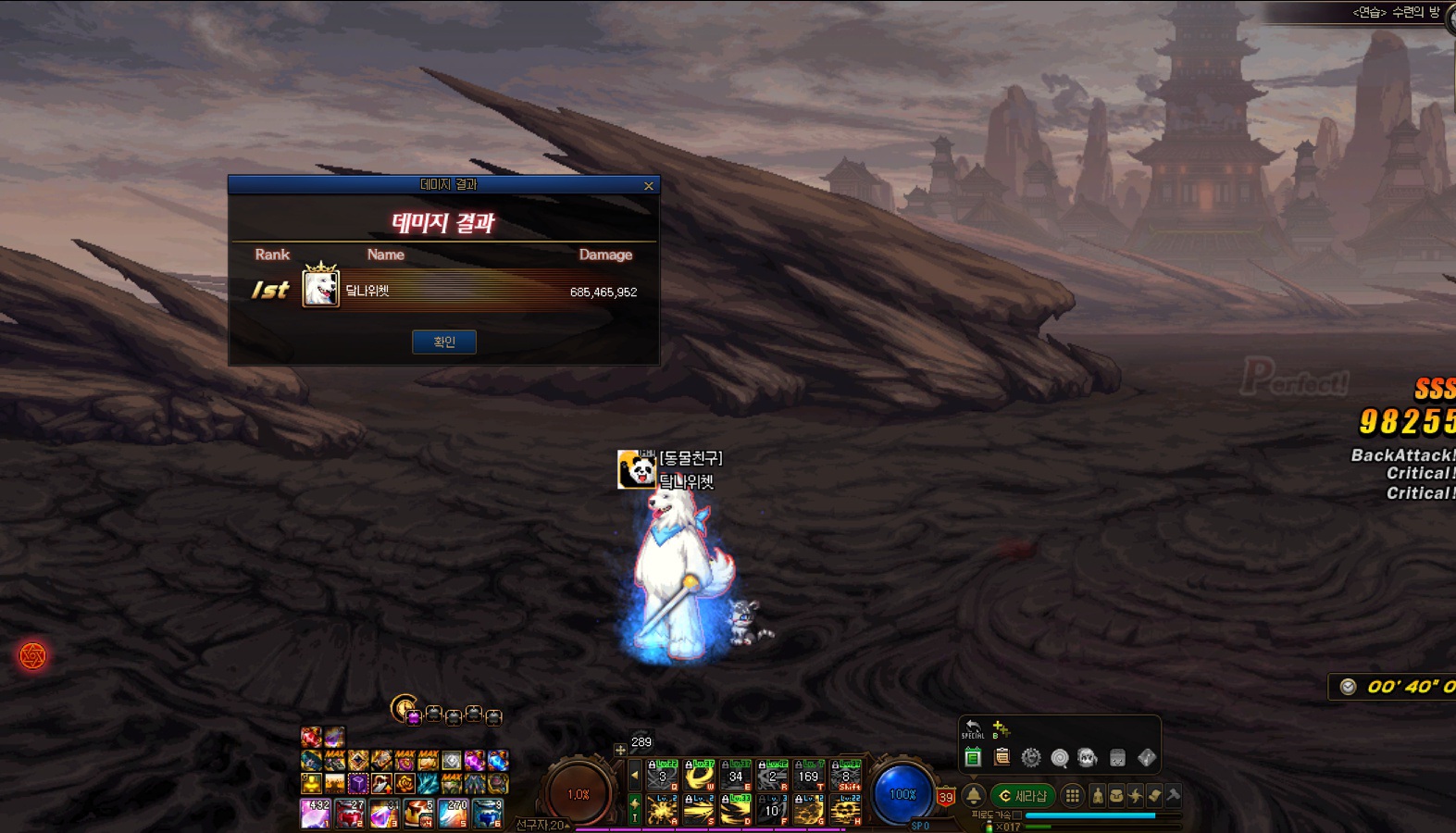Use the blue potion in quick slot 6
Viewport: 1456px width, 833px height.
tap(488, 814)
